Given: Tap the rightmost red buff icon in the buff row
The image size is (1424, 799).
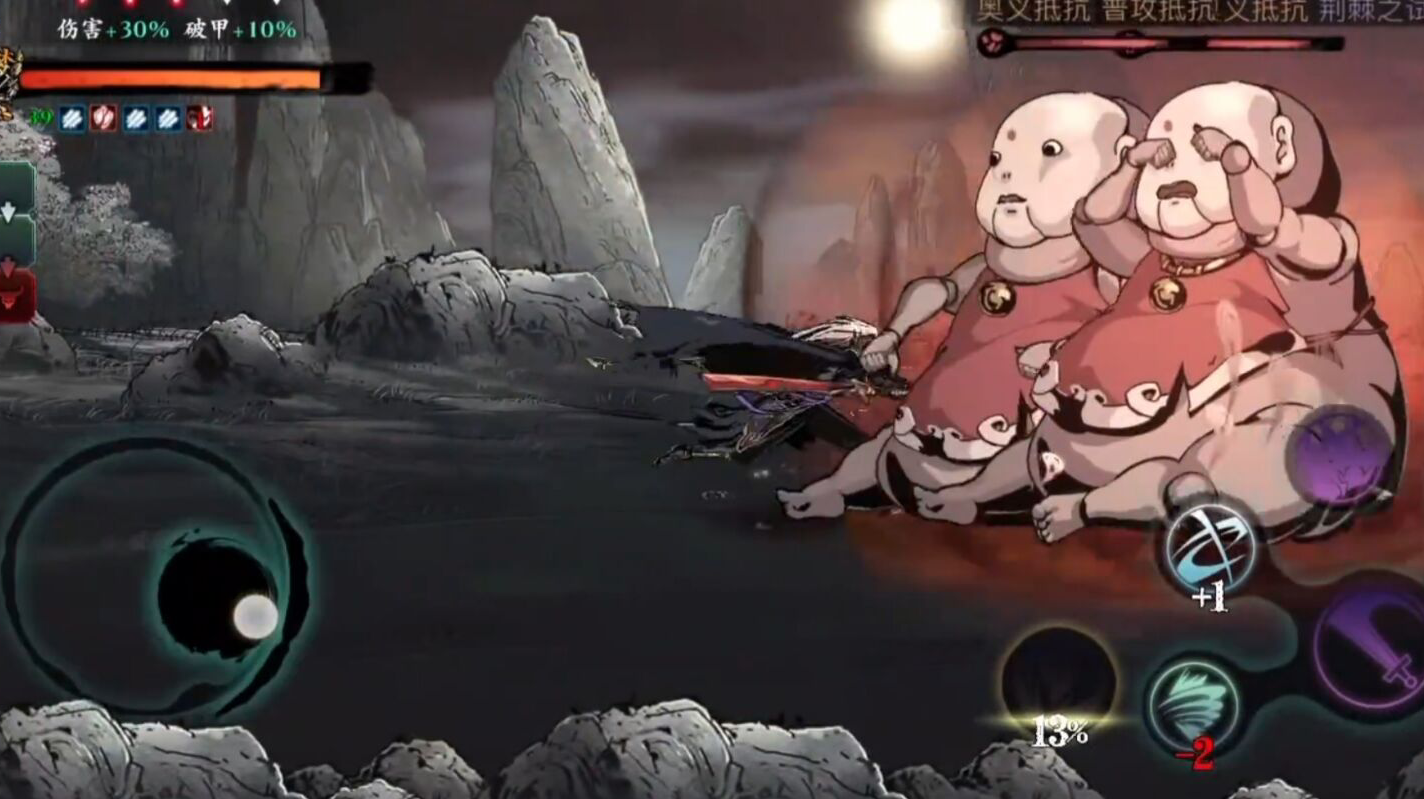Looking at the screenshot, I should point(200,118).
